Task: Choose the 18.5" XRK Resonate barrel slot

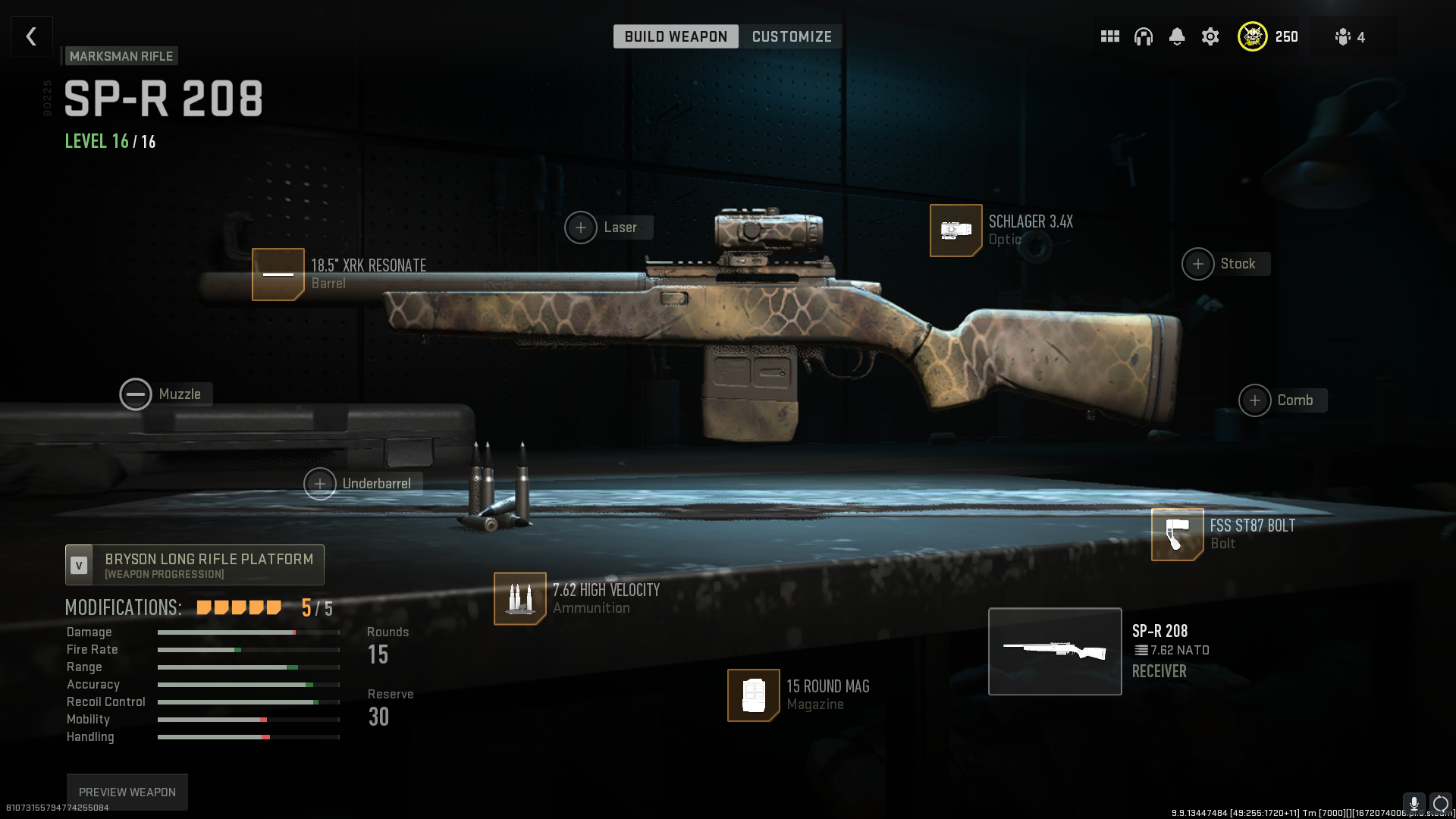Action: 278,275
